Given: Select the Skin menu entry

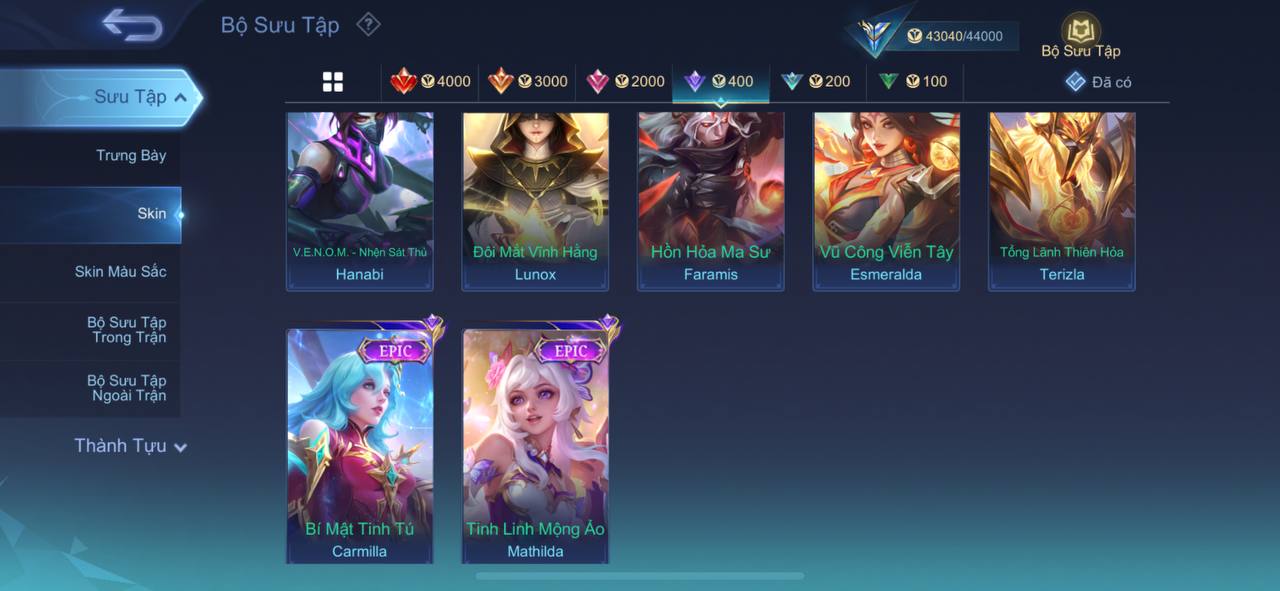Looking at the screenshot, I should coord(152,213).
